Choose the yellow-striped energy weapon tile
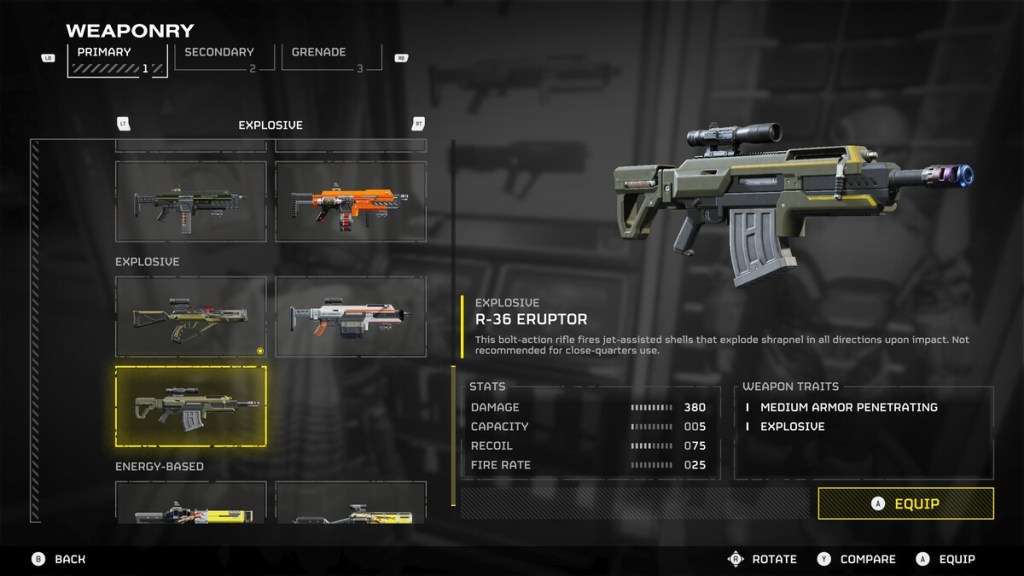This screenshot has height=576, width=1024. coord(191,503)
